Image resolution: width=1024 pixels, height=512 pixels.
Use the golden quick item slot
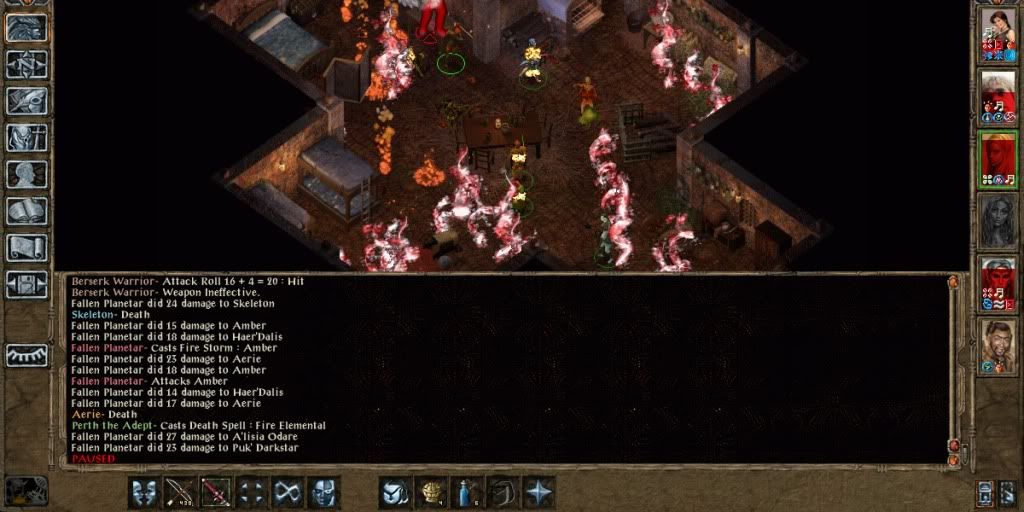[431, 492]
